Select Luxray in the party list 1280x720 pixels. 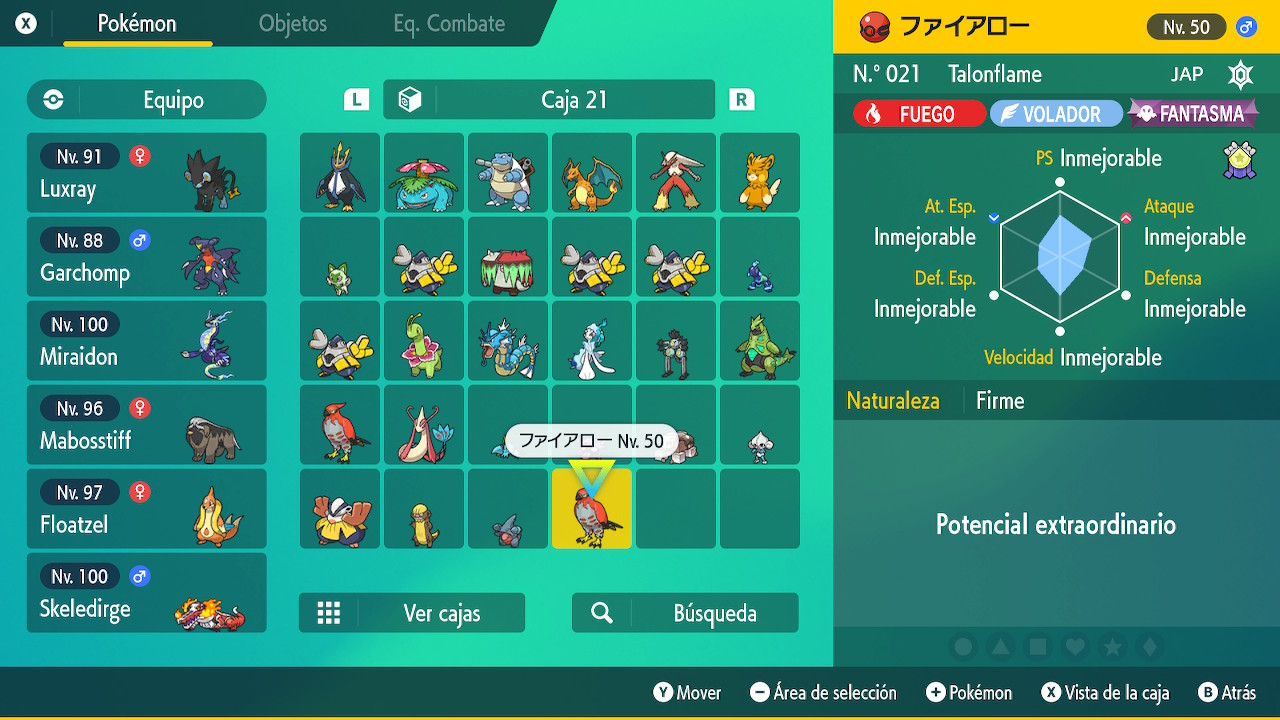click(147, 173)
